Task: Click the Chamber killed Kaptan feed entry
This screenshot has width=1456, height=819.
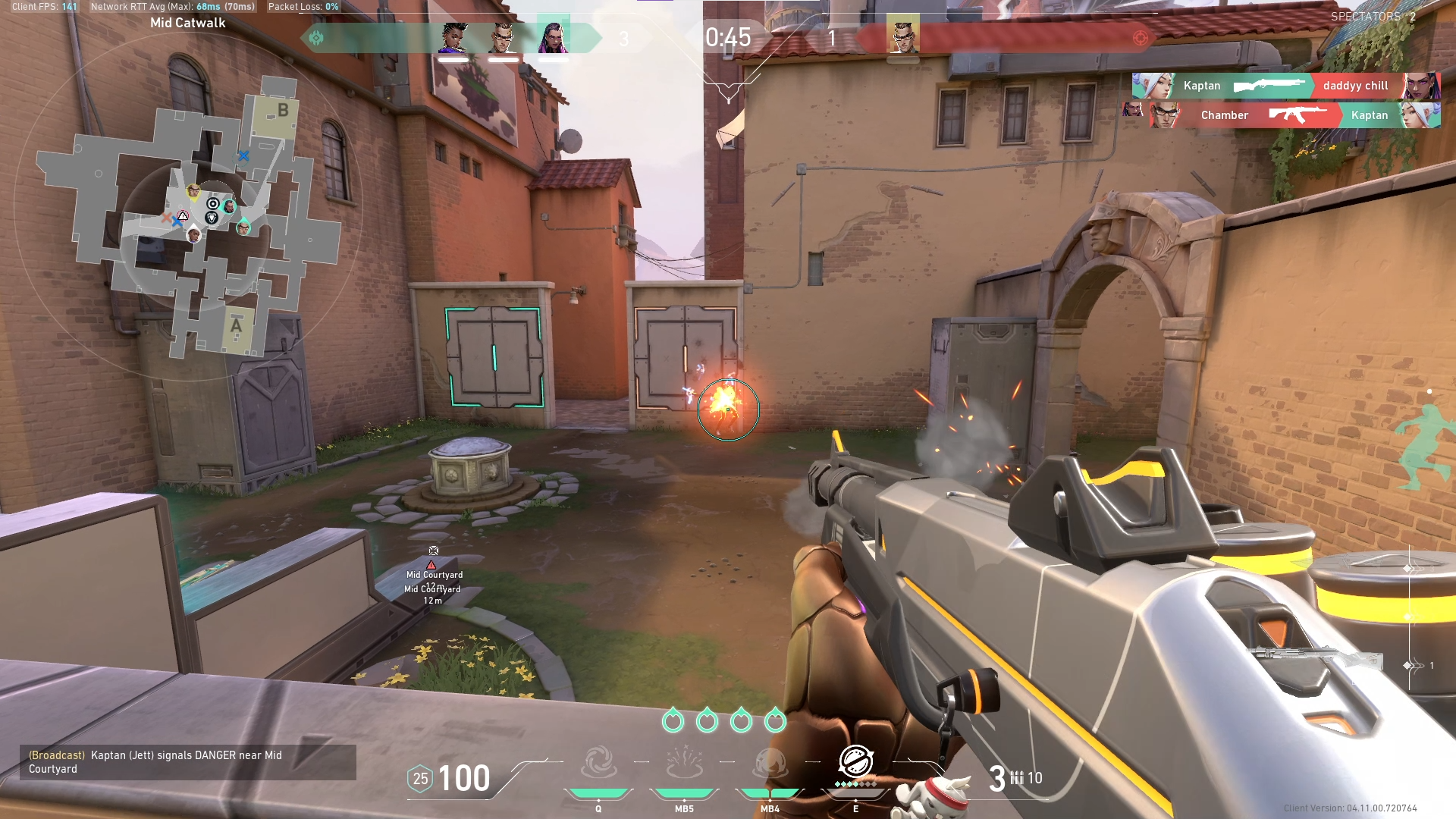Action: (1286, 115)
